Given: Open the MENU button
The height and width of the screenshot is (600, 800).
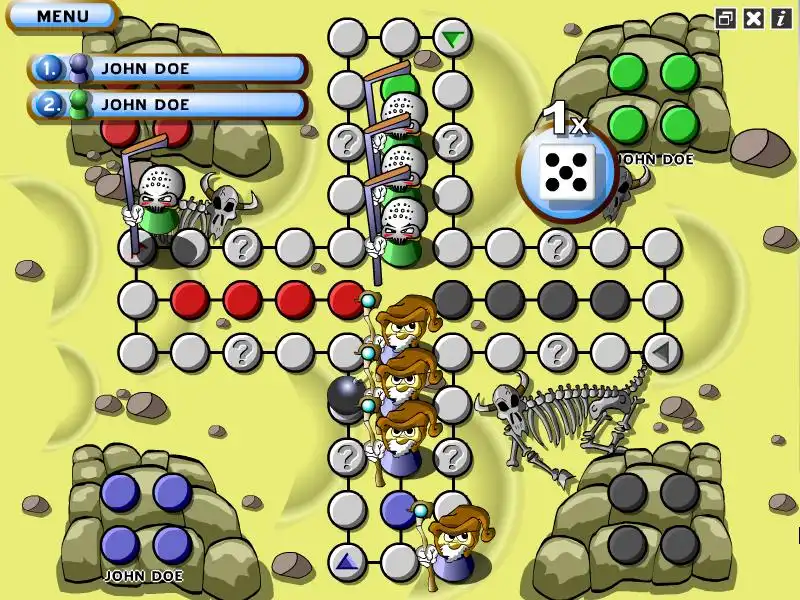Looking at the screenshot, I should tap(62, 16).
